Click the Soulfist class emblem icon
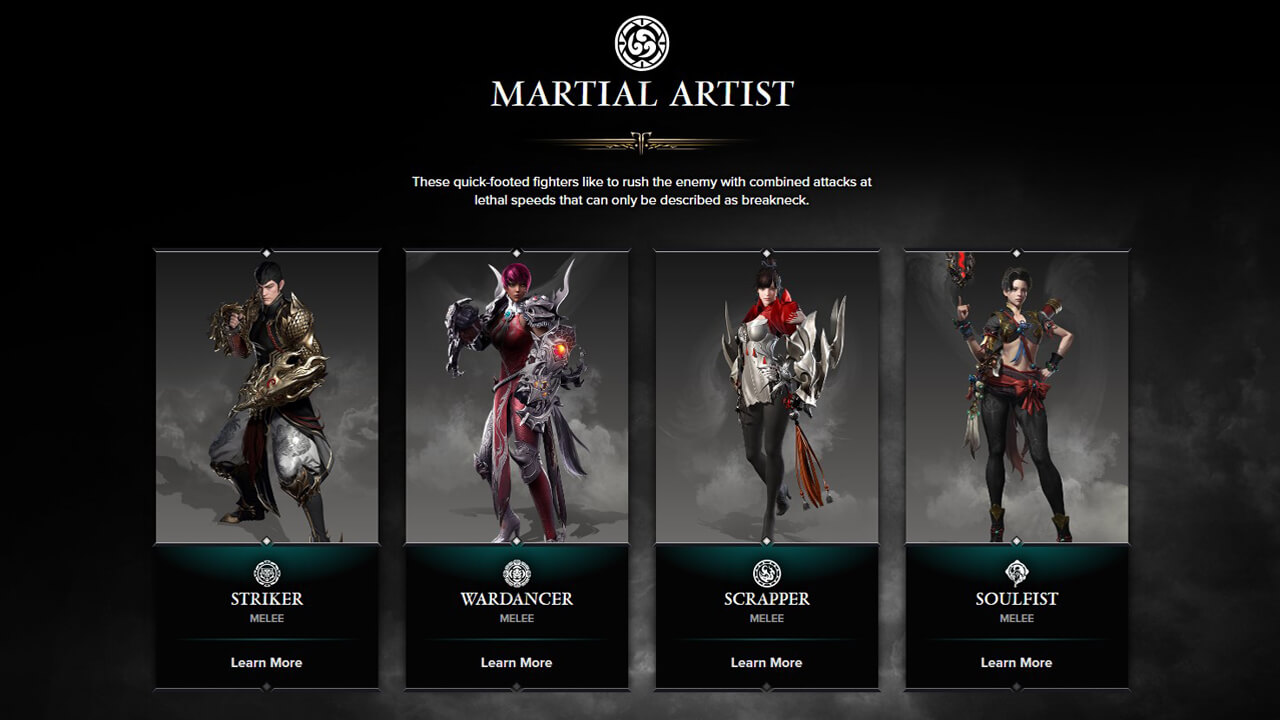 [1017, 573]
